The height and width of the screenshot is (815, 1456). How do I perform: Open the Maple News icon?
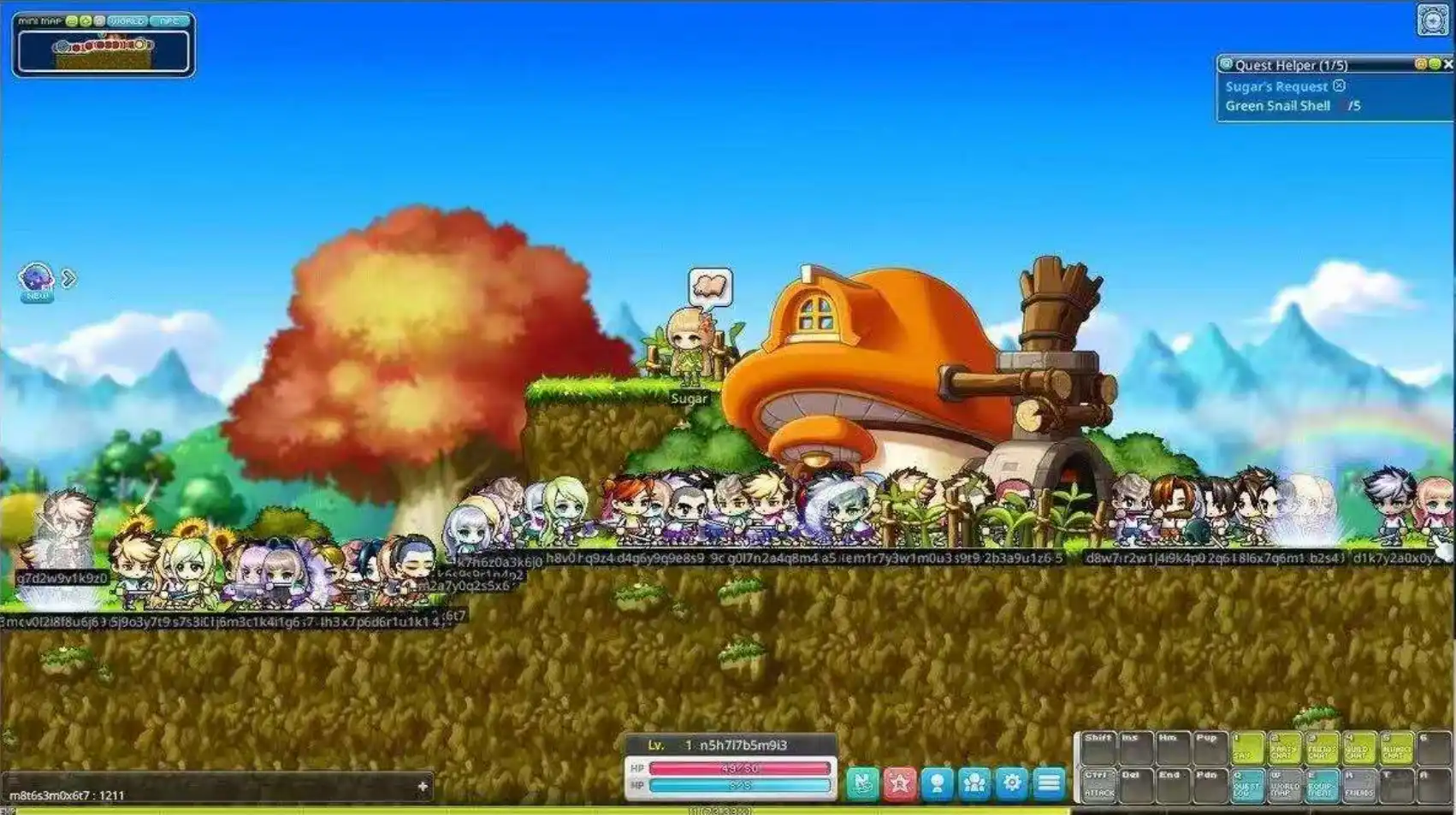pos(862,782)
